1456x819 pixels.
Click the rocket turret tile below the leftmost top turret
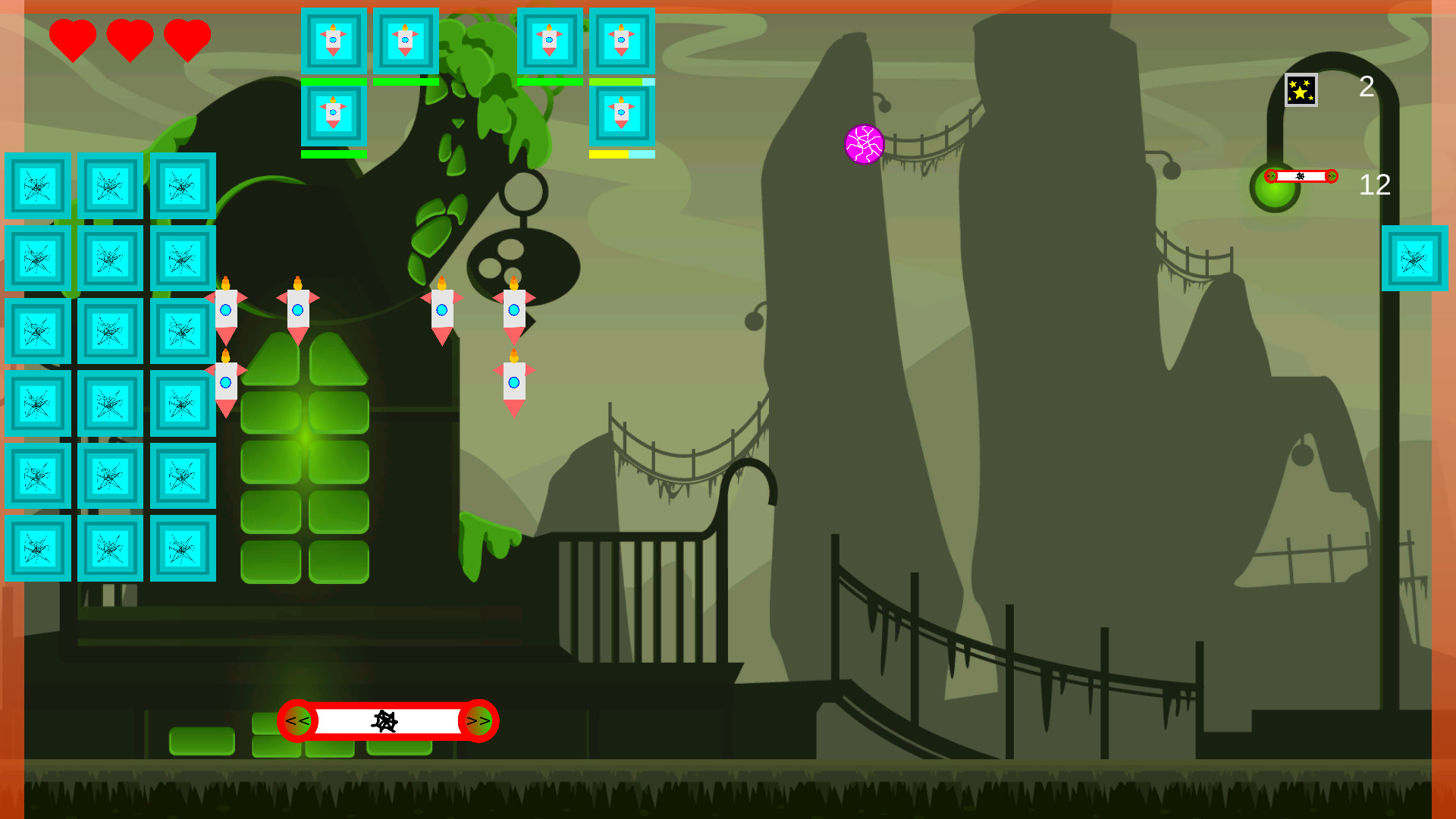[x=334, y=114]
